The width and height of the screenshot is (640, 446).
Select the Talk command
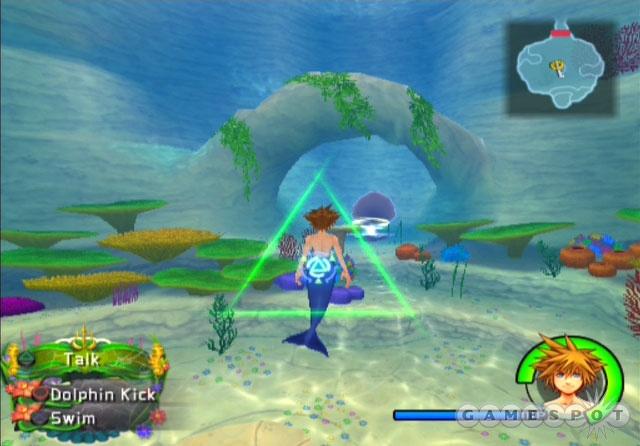tap(82, 358)
